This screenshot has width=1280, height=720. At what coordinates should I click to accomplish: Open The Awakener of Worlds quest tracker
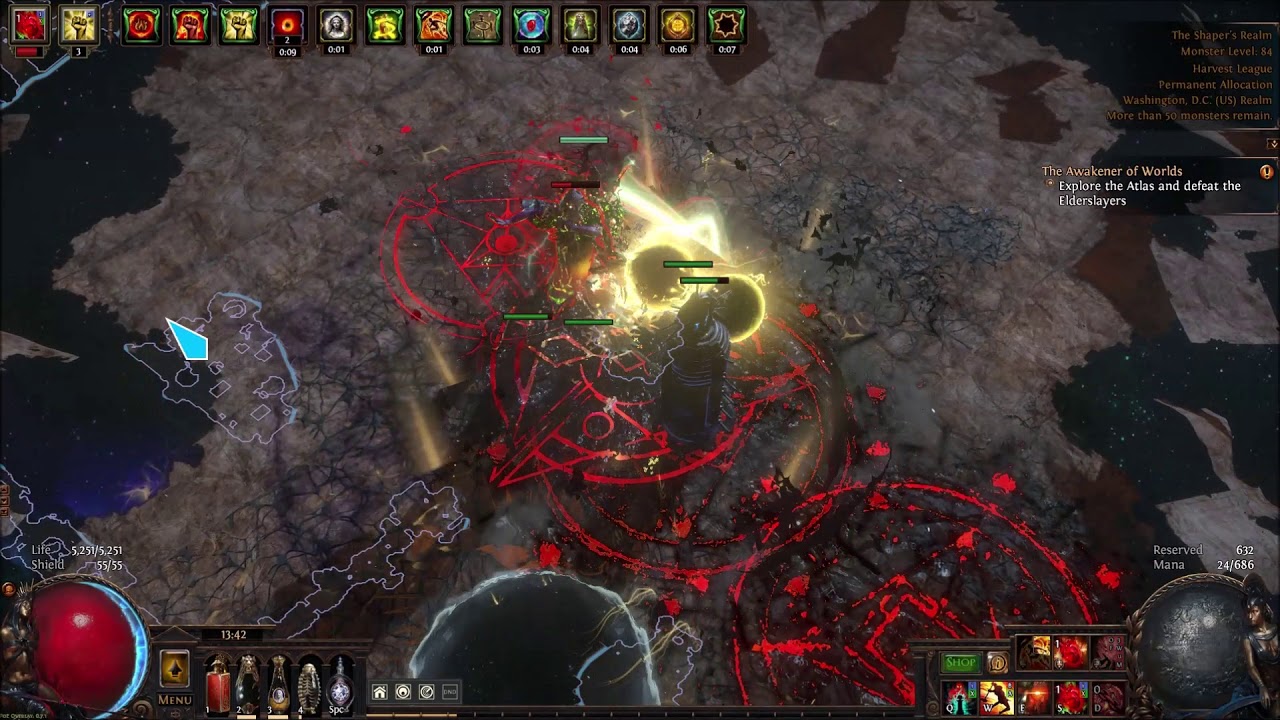[x=1112, y=171]
